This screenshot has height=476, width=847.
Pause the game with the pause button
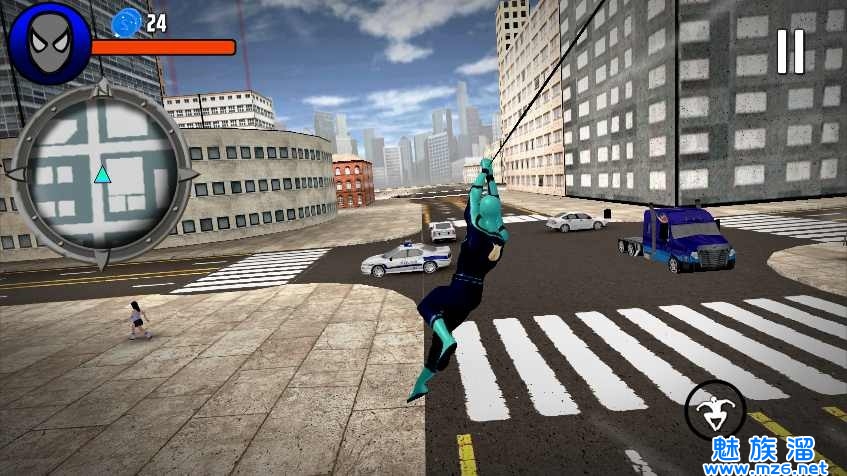coord(790,51)
